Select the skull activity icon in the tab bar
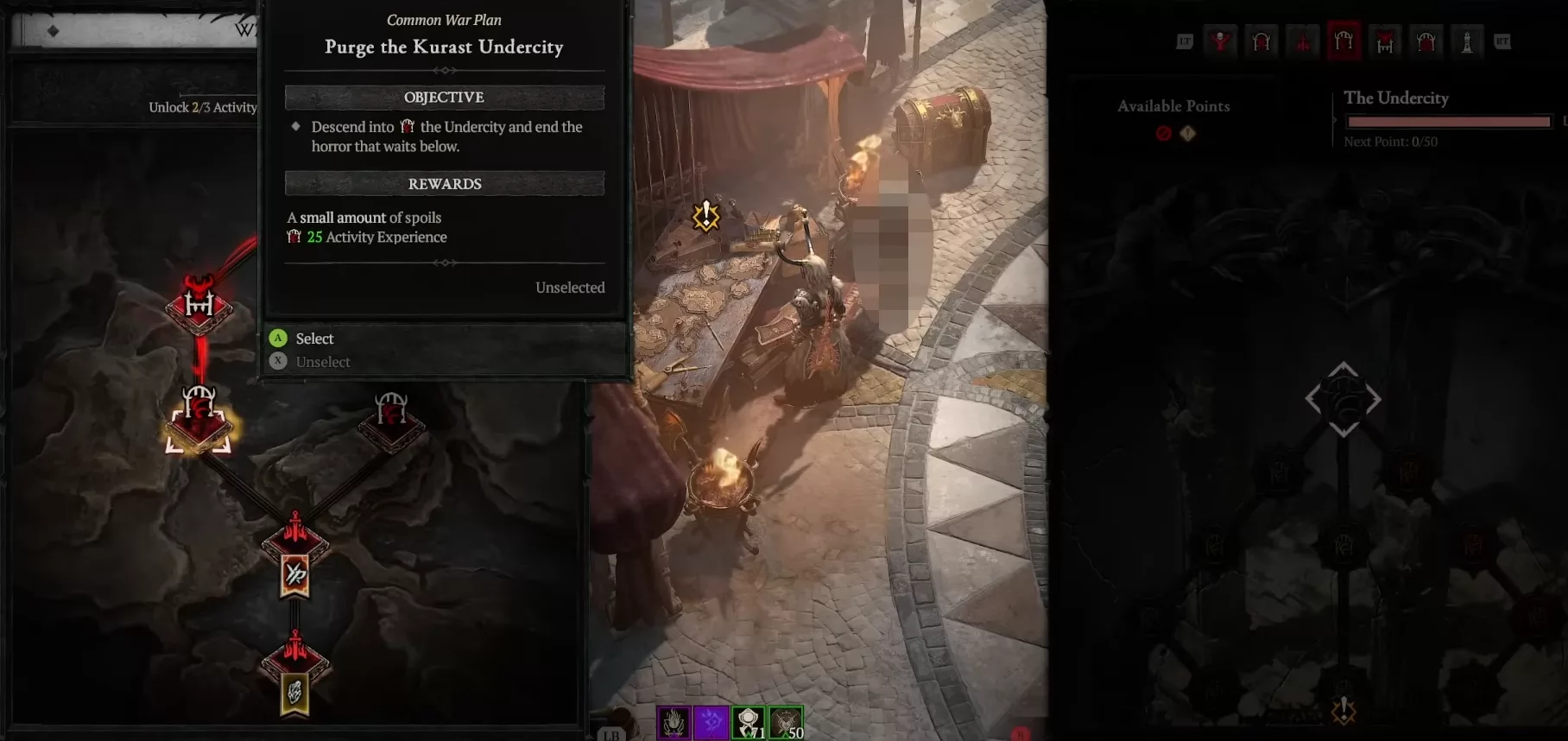This screenshot has height=741, width=1568. tap(1220, 40)
